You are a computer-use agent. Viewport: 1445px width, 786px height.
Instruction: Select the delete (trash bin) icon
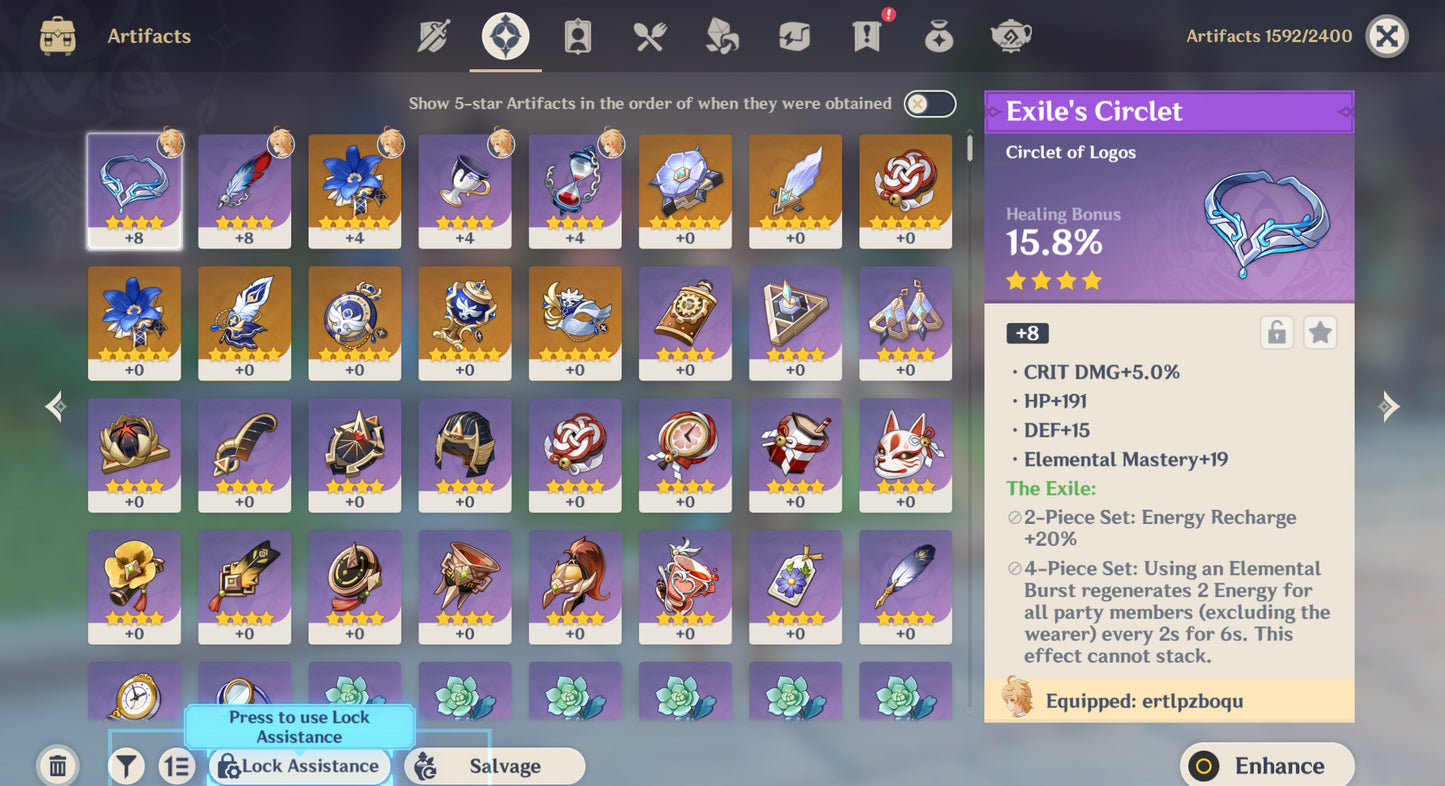[57, 765]
